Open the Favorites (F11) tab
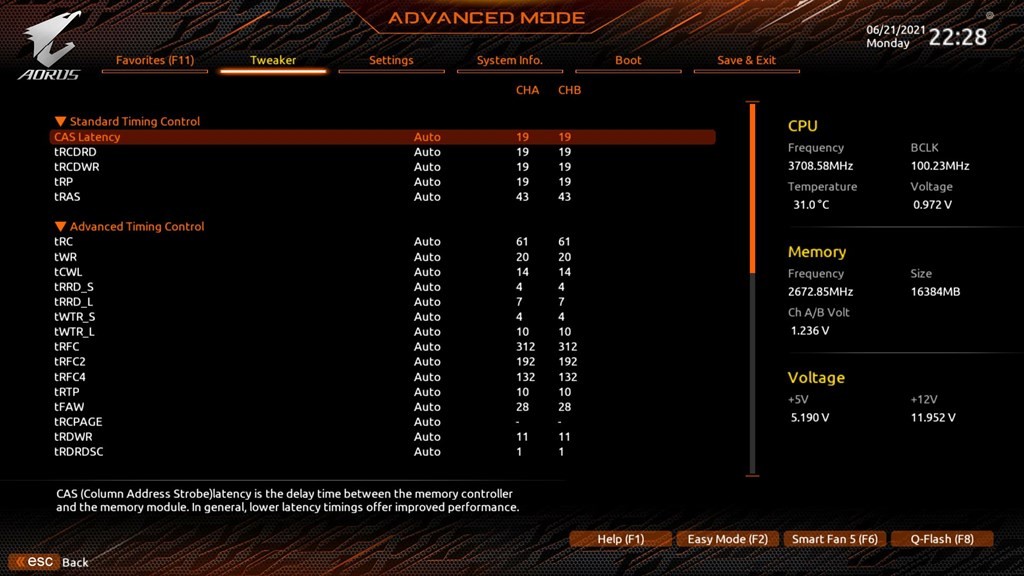This screenshot has width=1024, height=576. (x=155, y=60)
